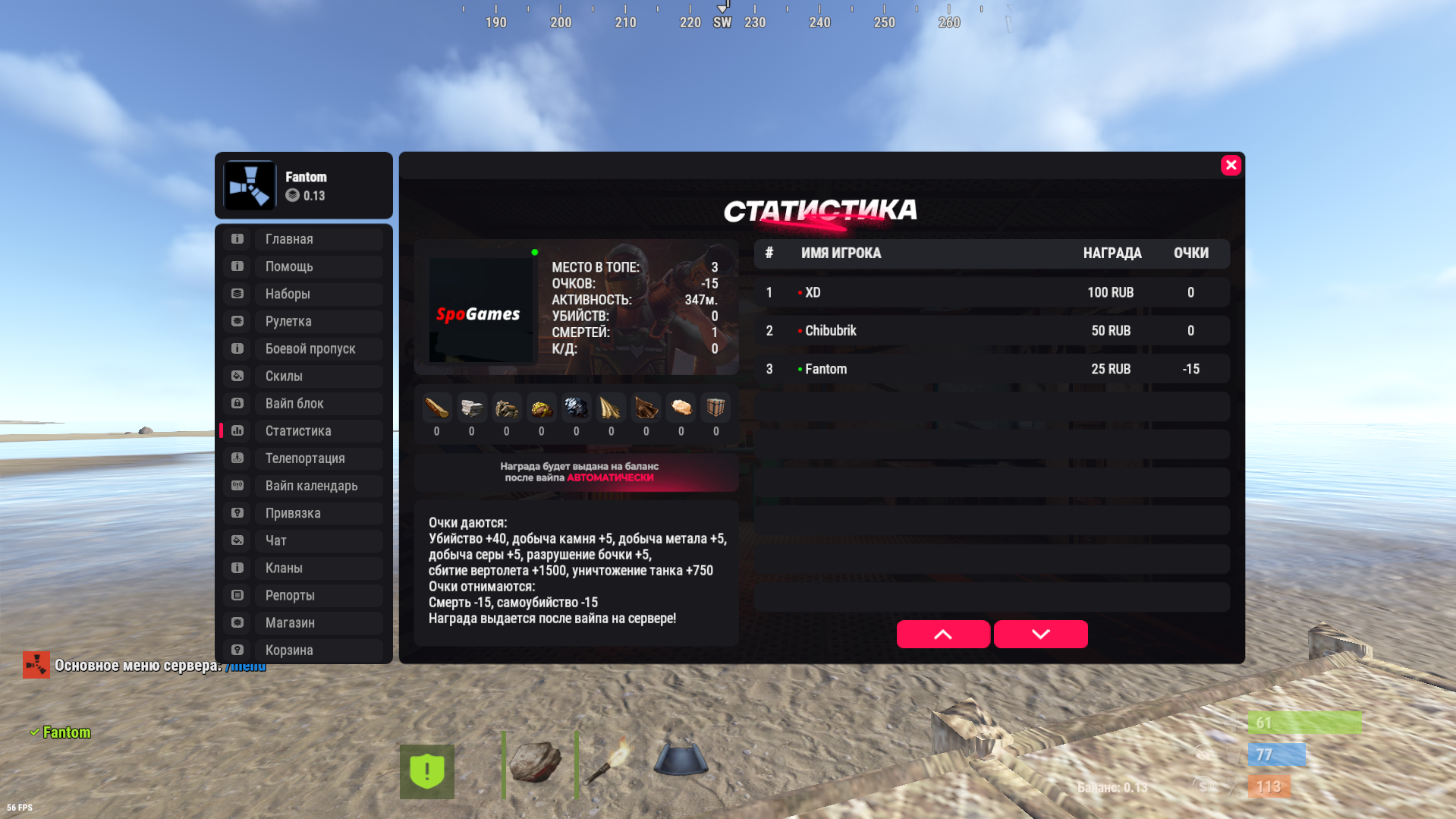Open the Телепортация teleport icon
The height and width of the screenshot is (819, 1456).
(x=236, y=458)
